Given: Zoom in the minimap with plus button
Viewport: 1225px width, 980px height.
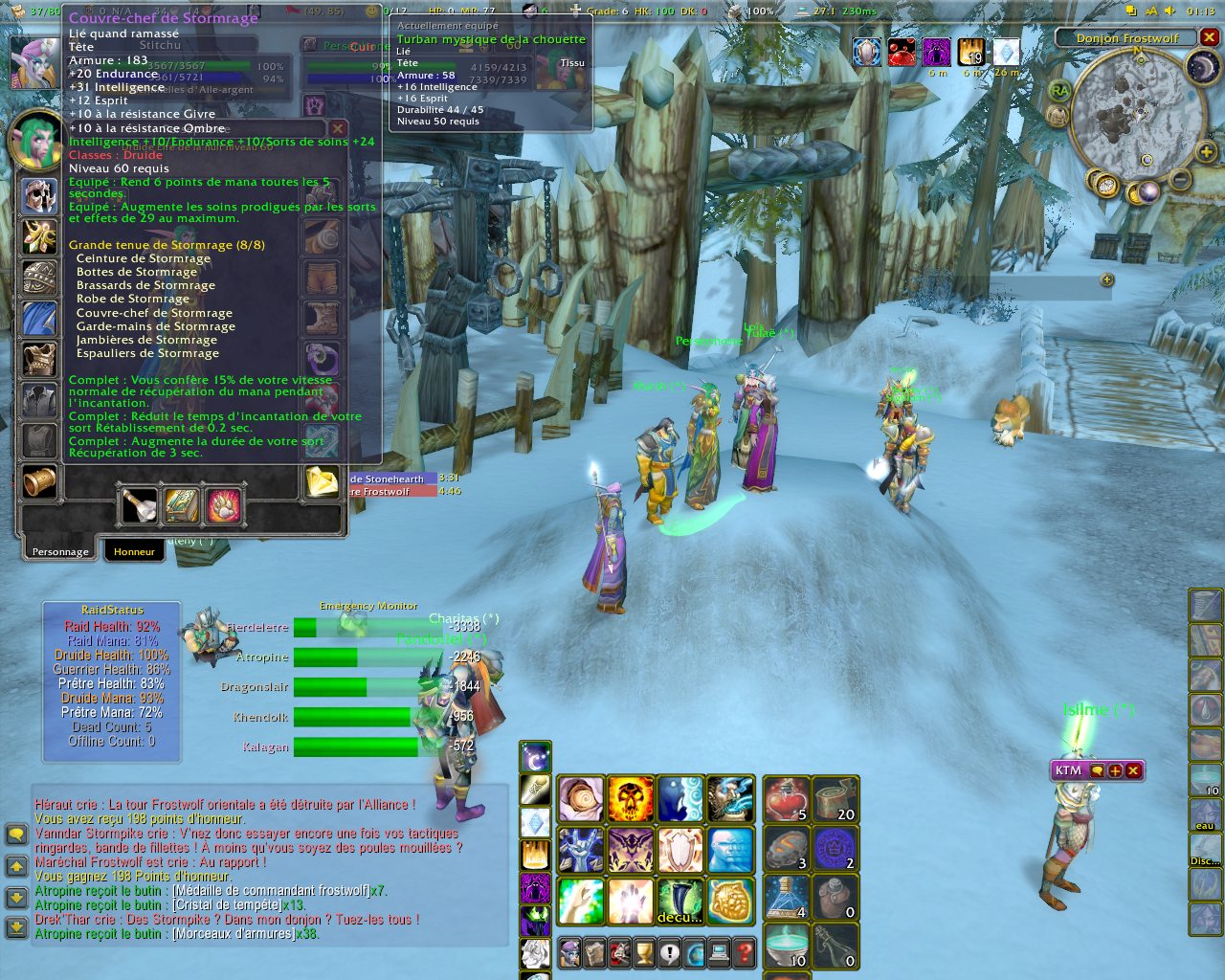Looking at the screenshot, I should tap(1206, 152).
